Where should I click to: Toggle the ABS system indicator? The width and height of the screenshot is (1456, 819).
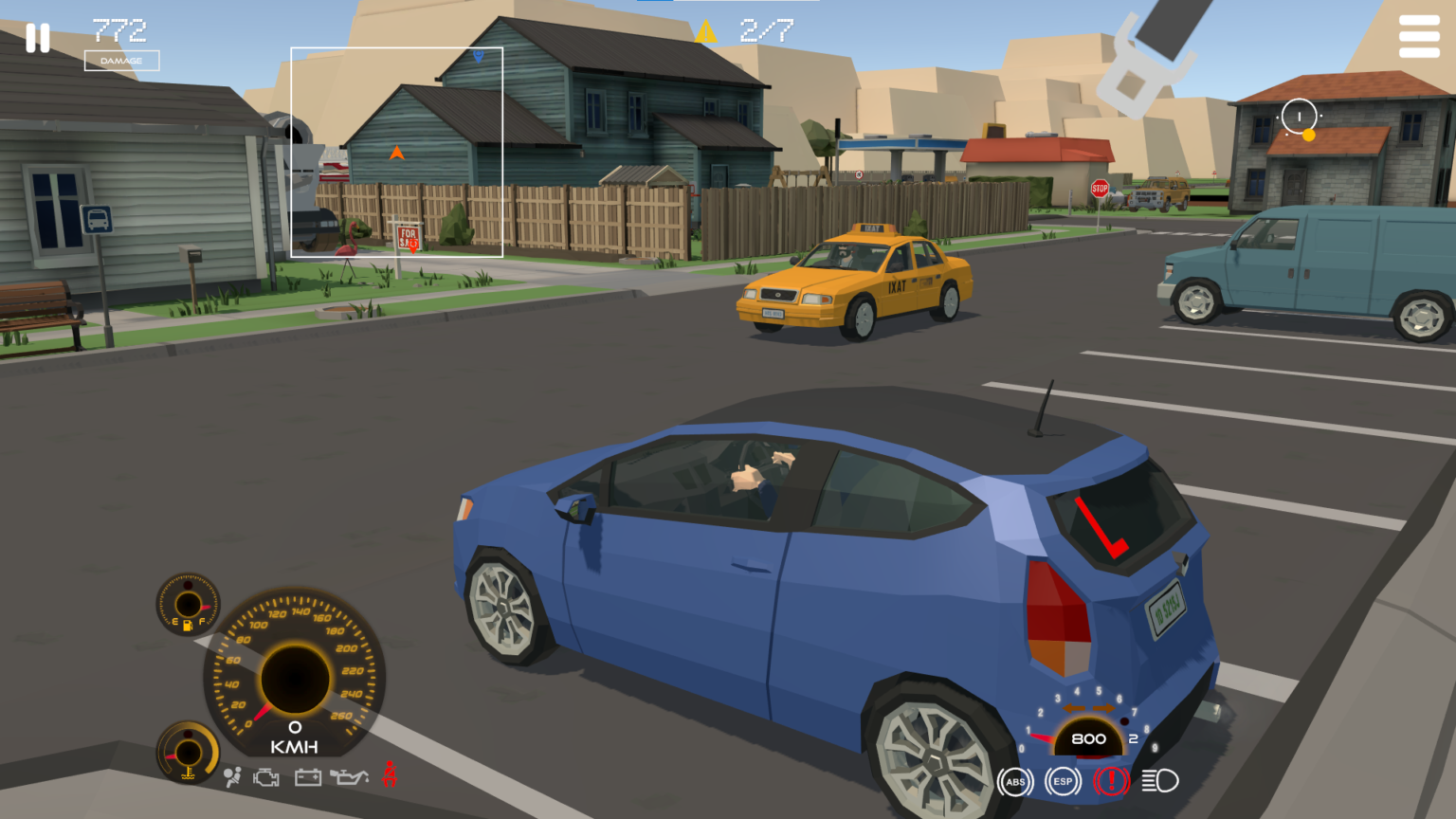tap(1015, 781)
